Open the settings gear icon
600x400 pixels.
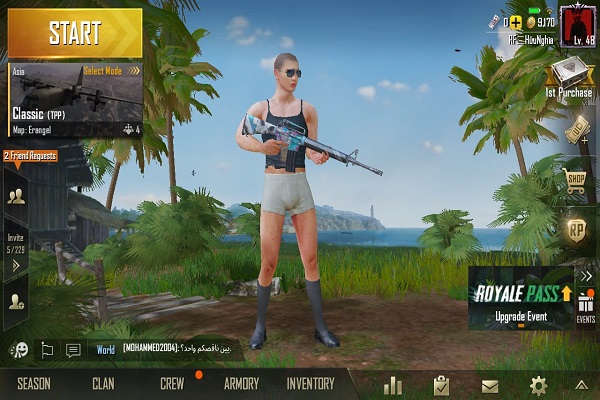point(538,385)
